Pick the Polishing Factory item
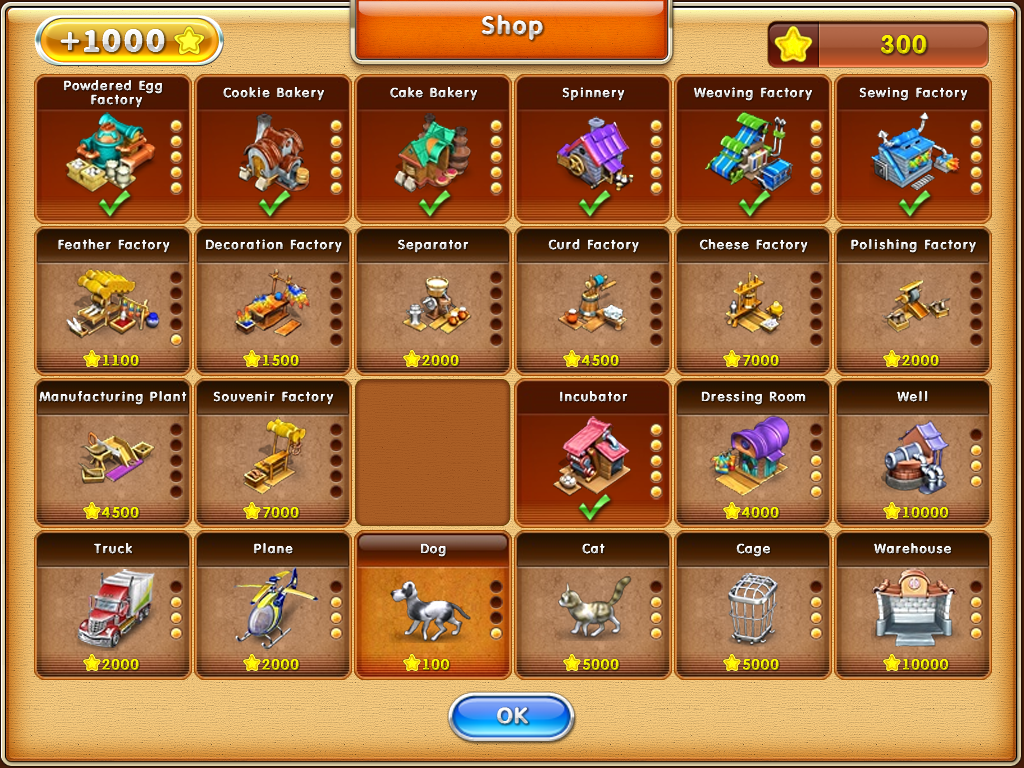This screenshot has height=768, width=1024. [913, 302]
